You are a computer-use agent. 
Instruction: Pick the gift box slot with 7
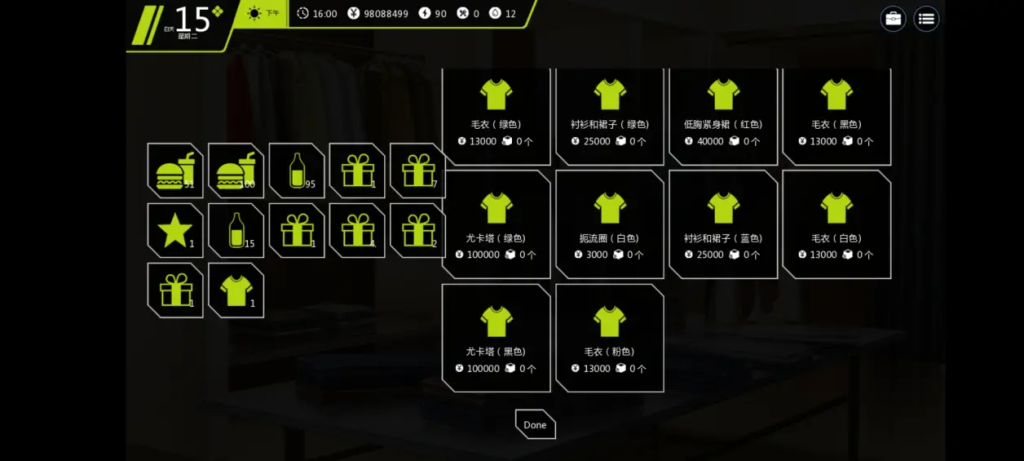[x=417, y=171]
